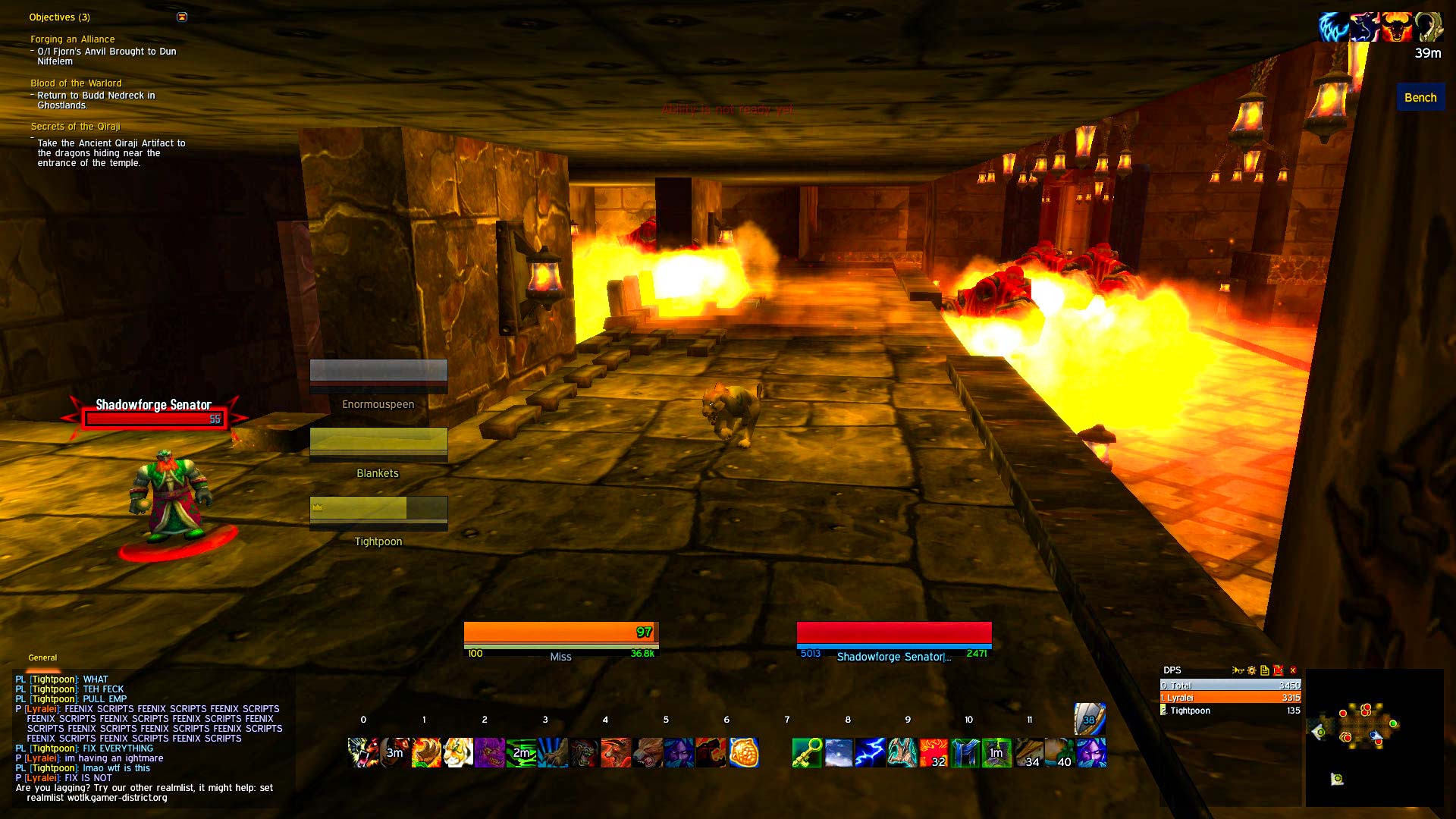The image size is (1456, 819).
Task: Open the DPS meter report document icon
Action: [1265, 670]
